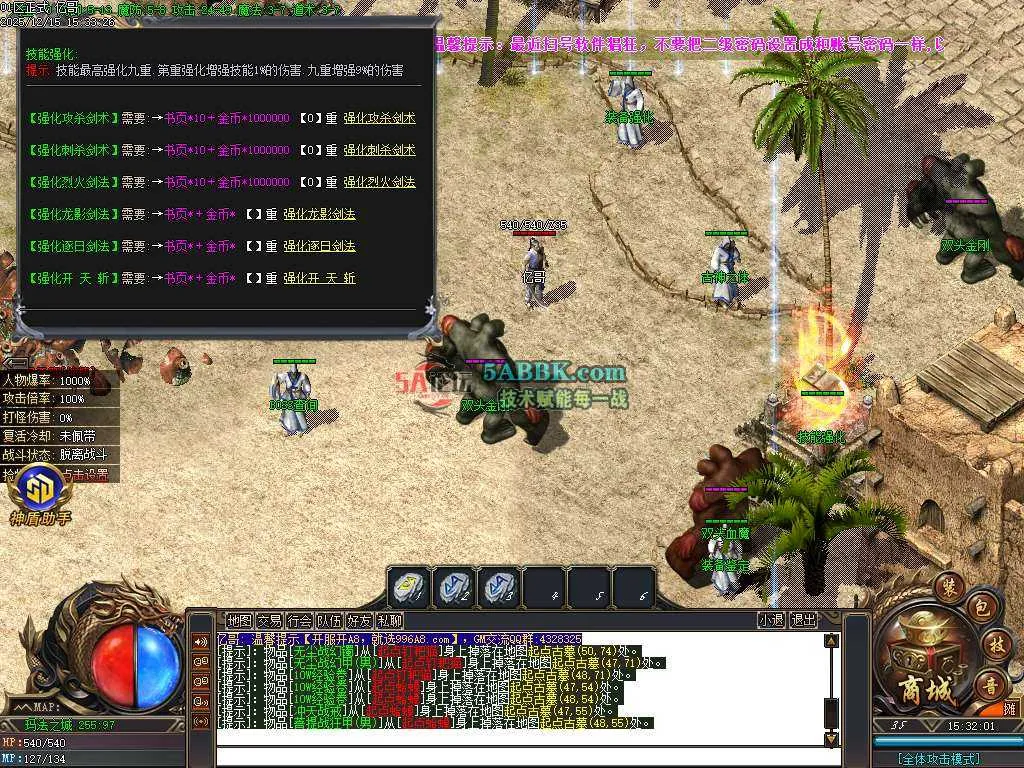The image size is (1024, 768).
Task: Select the 行会 guild tab
Action: click(299, 620)
